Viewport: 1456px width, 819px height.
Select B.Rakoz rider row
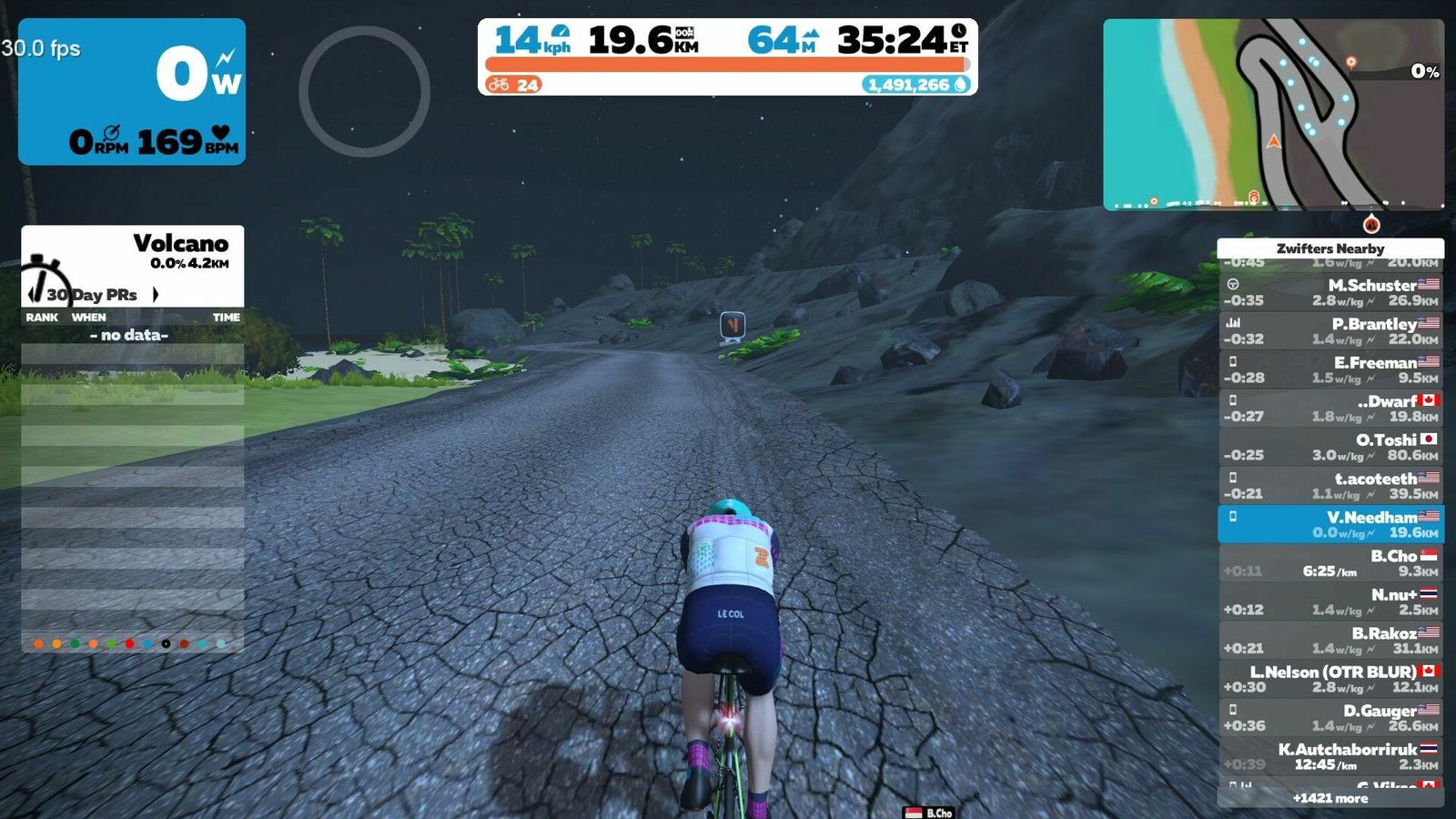tap(1330, 641)
